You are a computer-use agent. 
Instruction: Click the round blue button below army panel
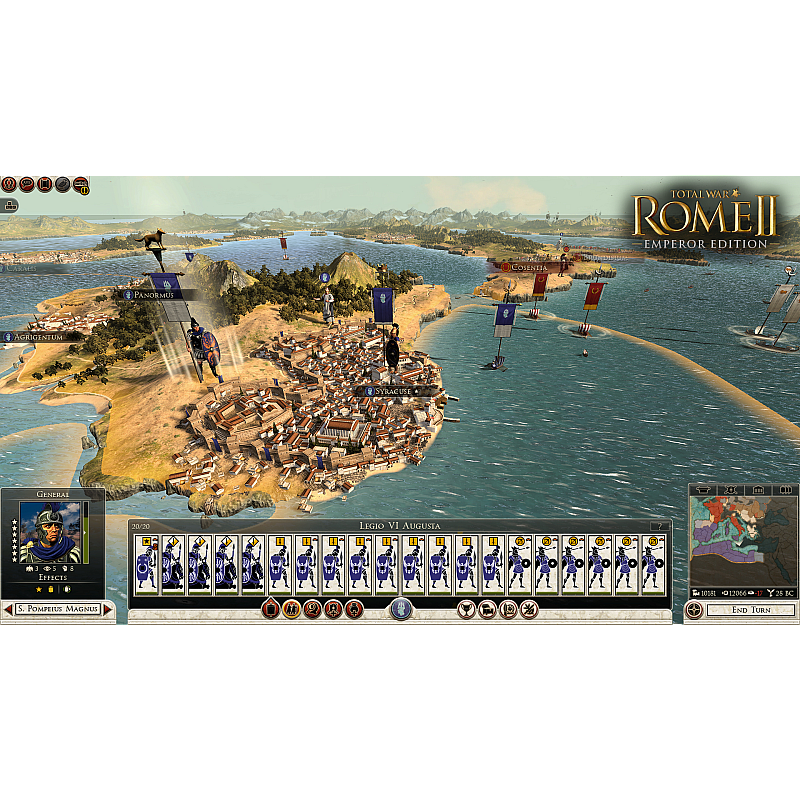[x=401, y=609]
